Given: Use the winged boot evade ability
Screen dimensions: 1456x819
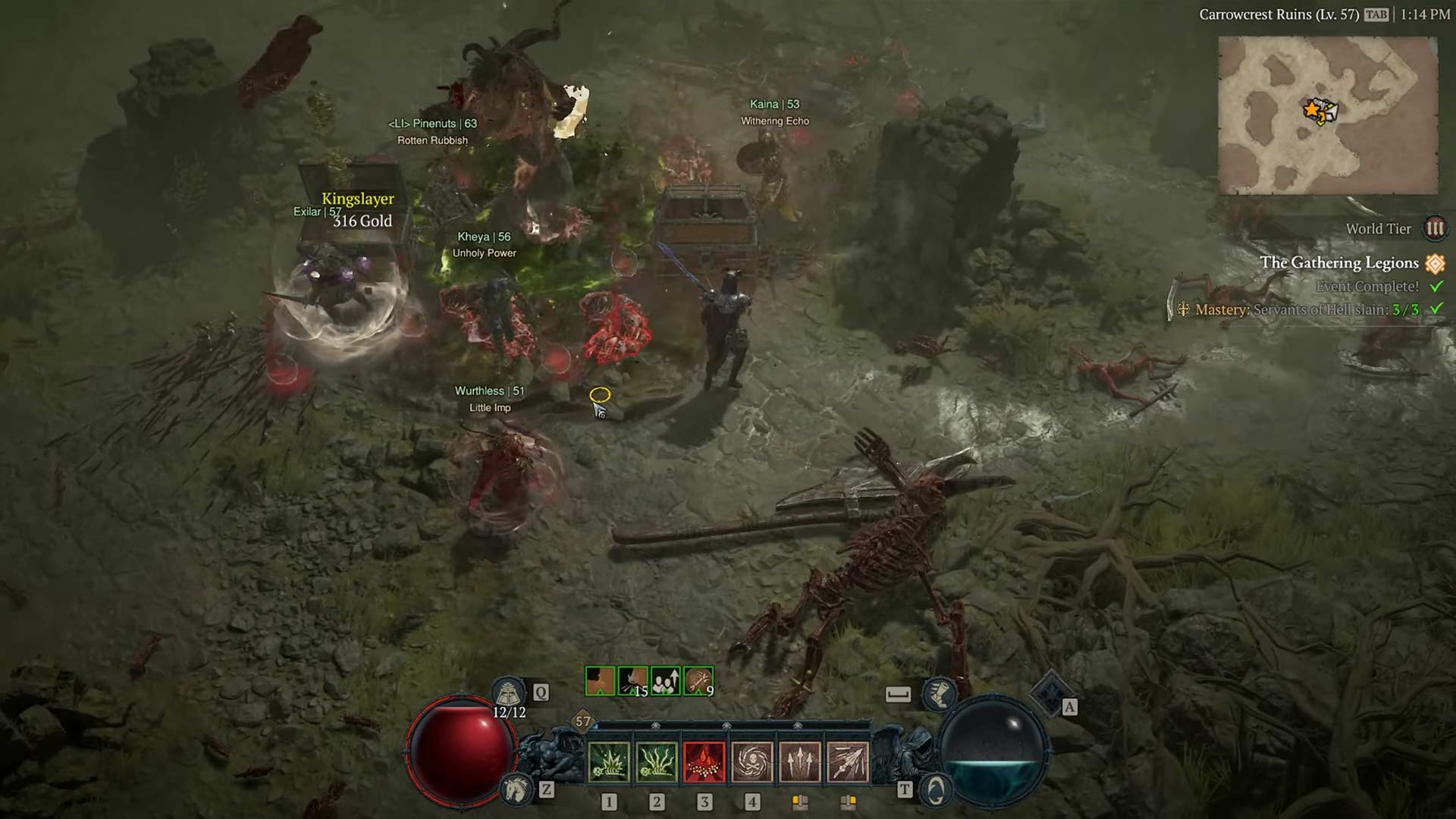Looking at the screenshot, I should tap(939, 694).
